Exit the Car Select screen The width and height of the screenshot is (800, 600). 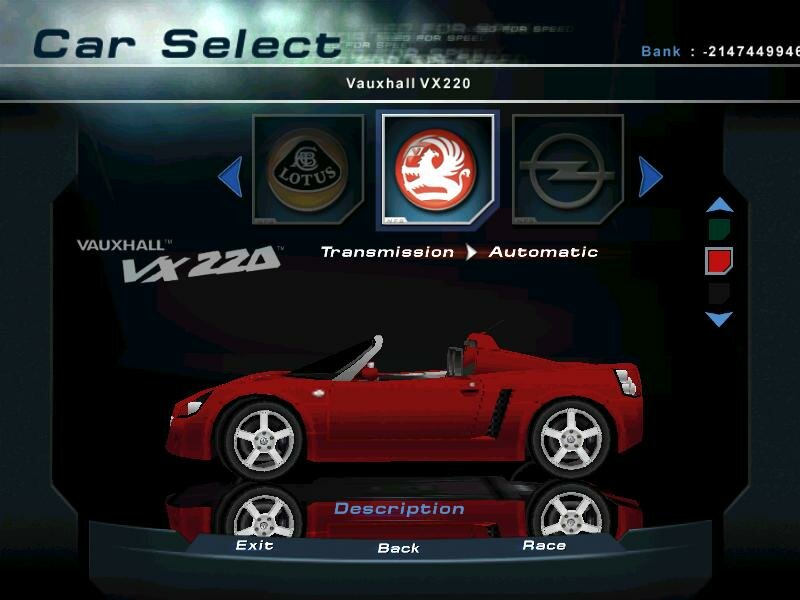click(x=254, y=545)
